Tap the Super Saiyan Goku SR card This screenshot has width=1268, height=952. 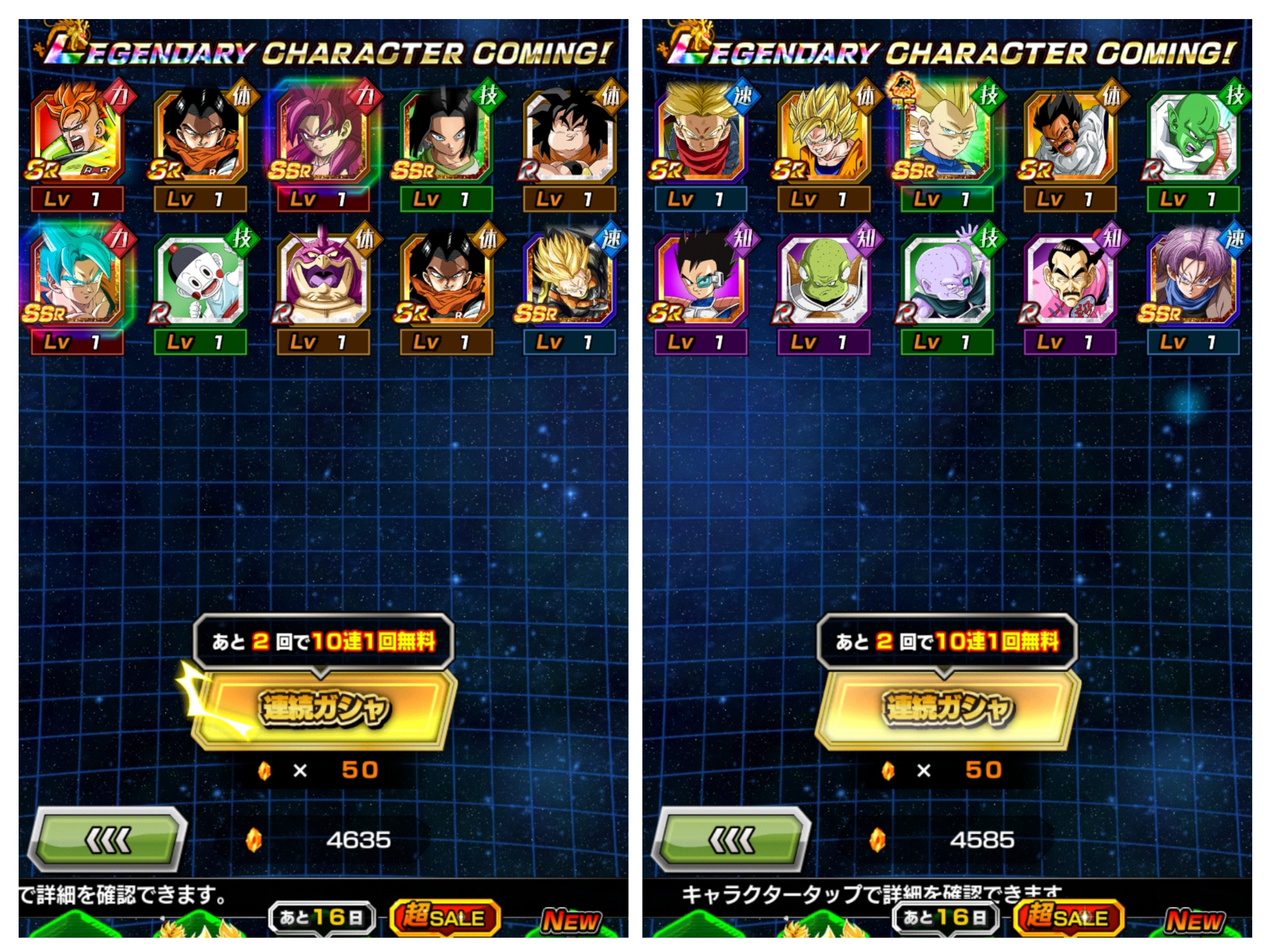824,138
